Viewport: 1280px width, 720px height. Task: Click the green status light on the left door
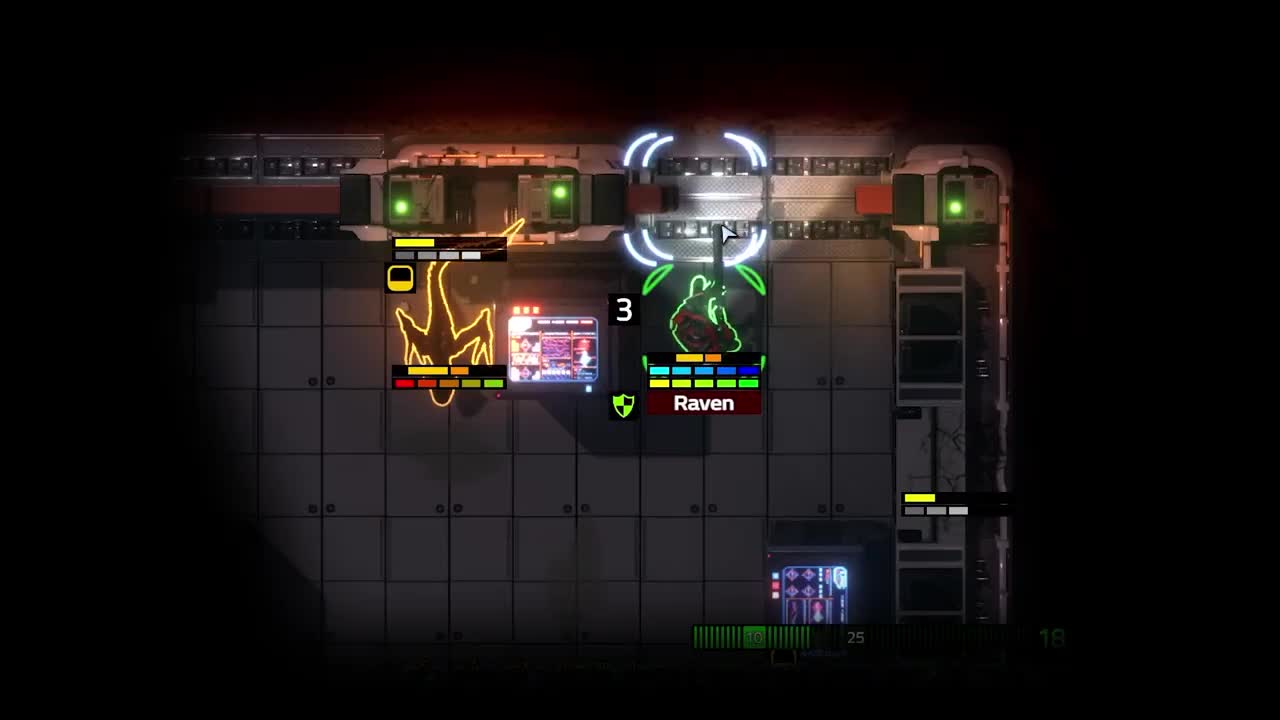point(401,207)
